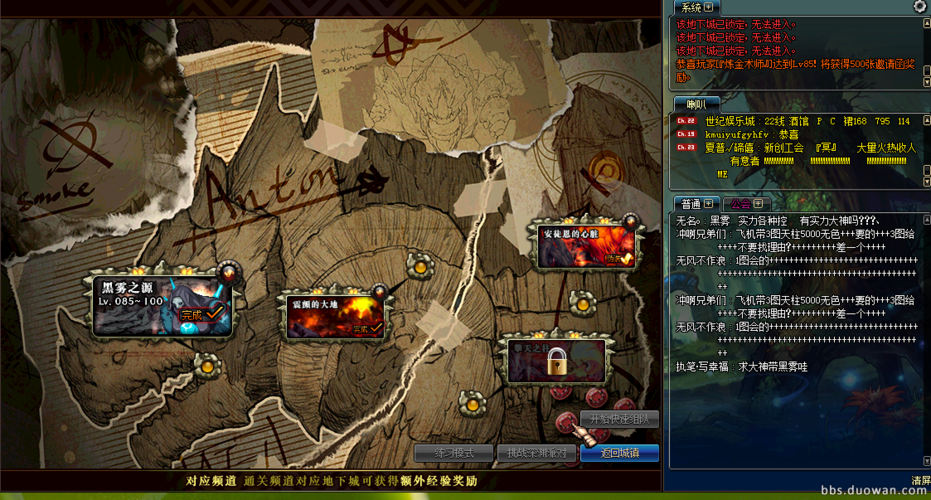
Task: Click the locked 擎天之柱 dungeon tile
Action: click(556, 360)
